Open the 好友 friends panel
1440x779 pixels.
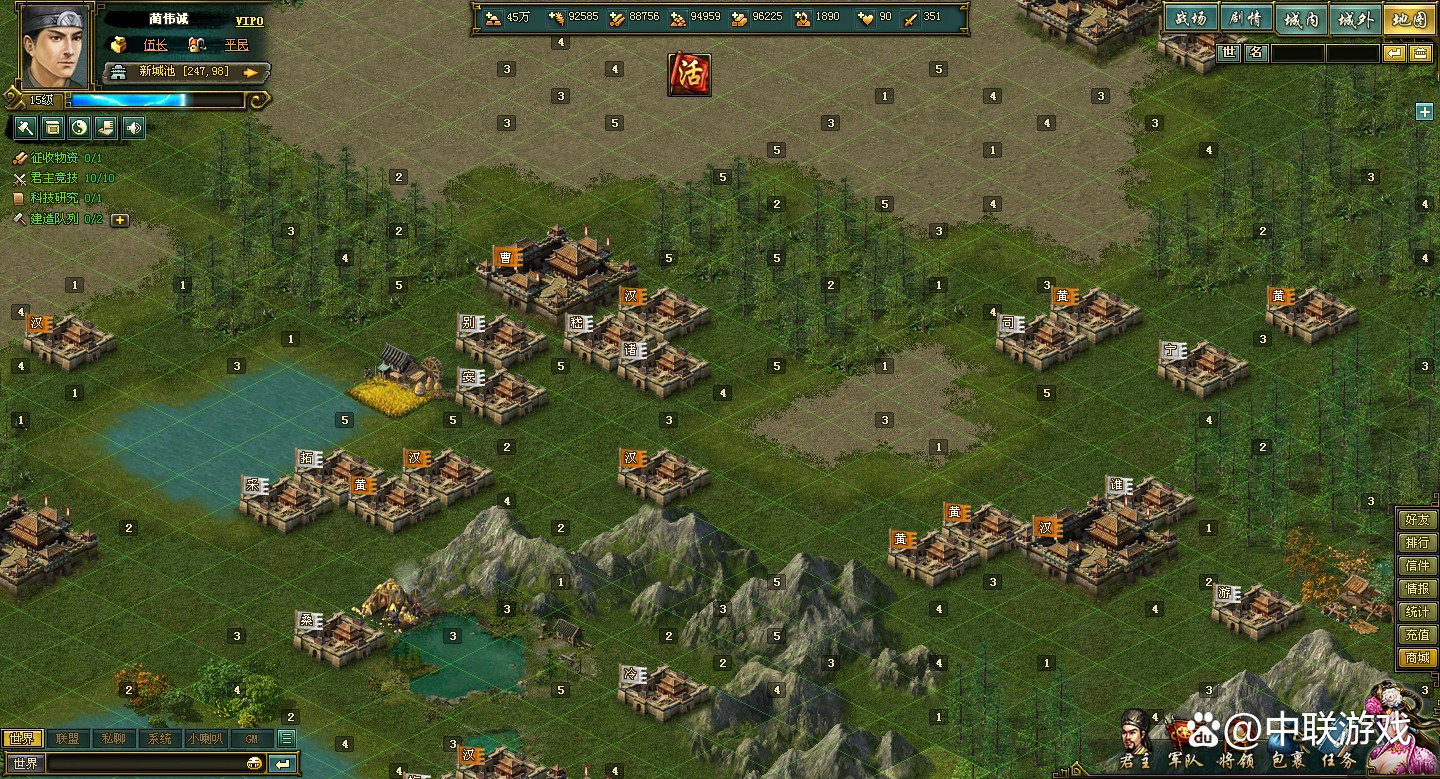pyautogui.click(x=1417, y=520)
